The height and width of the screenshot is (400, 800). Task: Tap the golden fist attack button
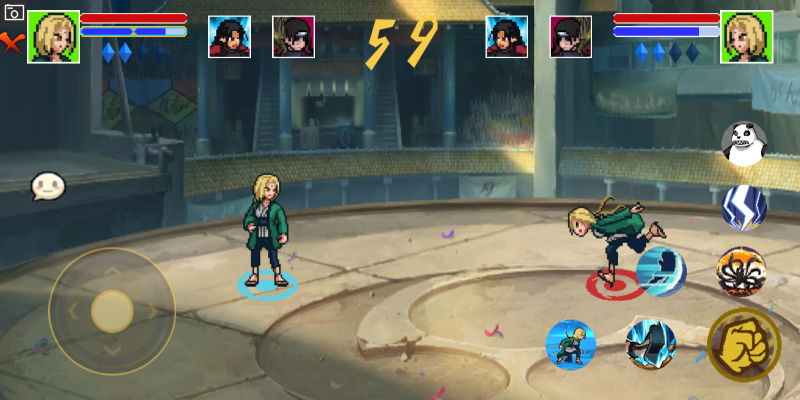[744, 345]
